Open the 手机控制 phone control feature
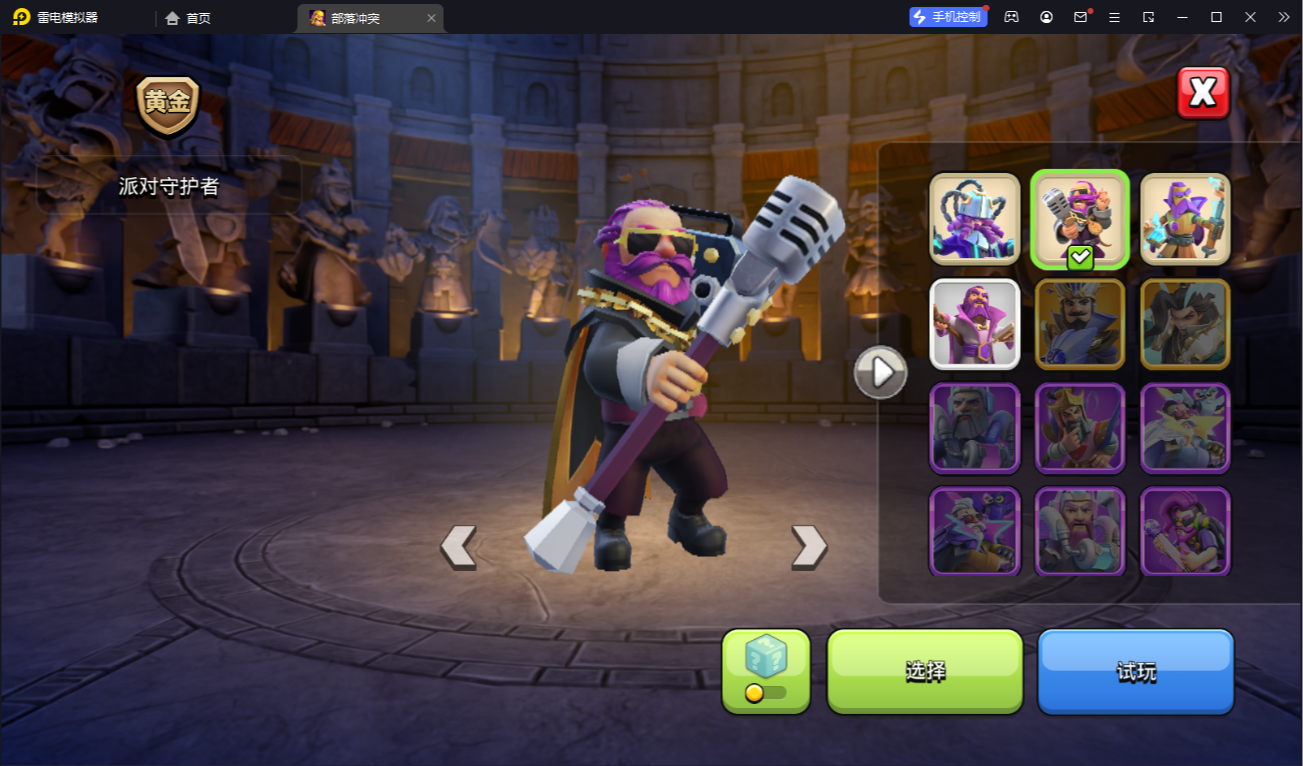 tap(947, 17)
